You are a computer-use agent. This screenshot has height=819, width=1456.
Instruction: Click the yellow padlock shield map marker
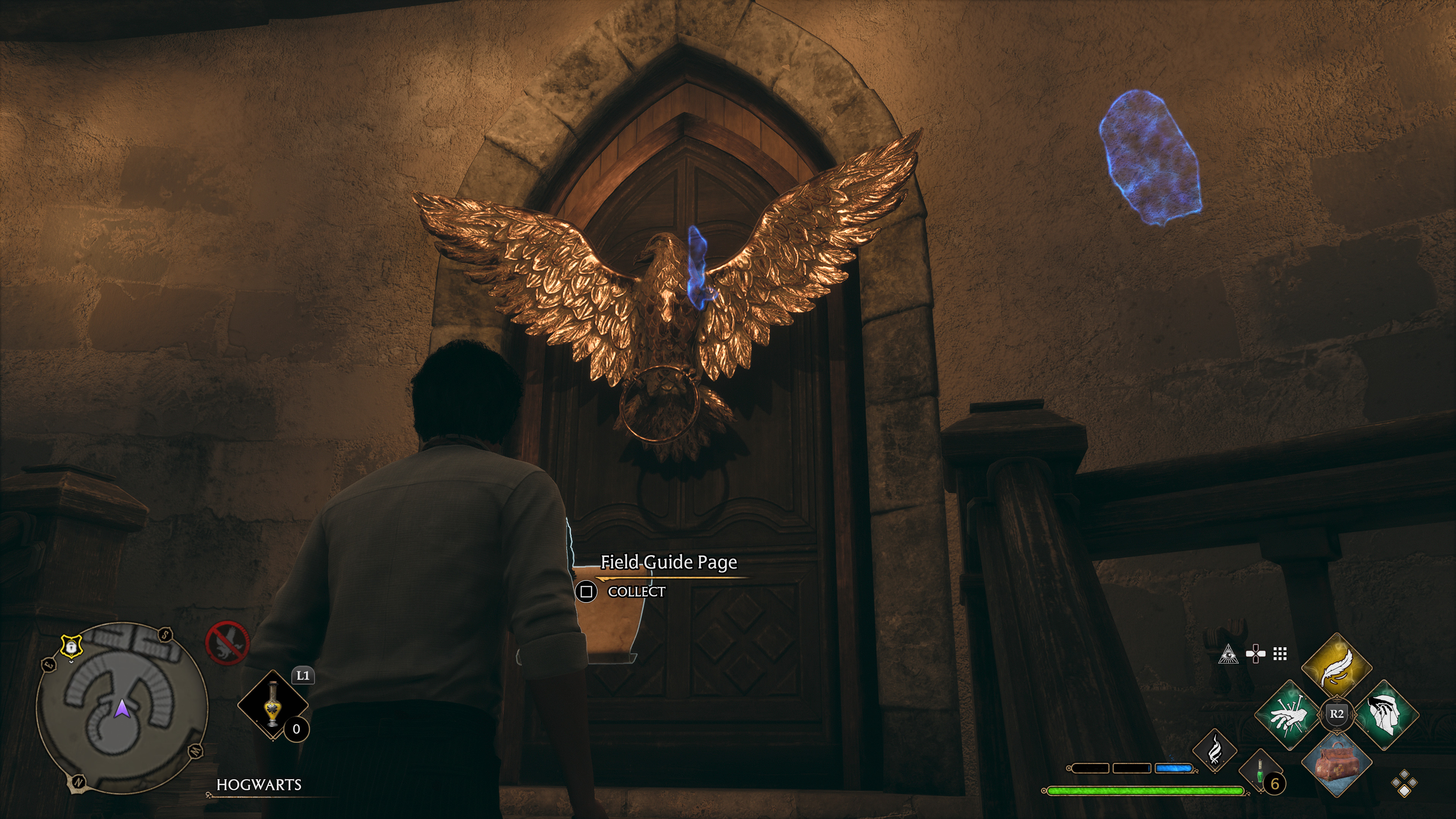[71, 645]
